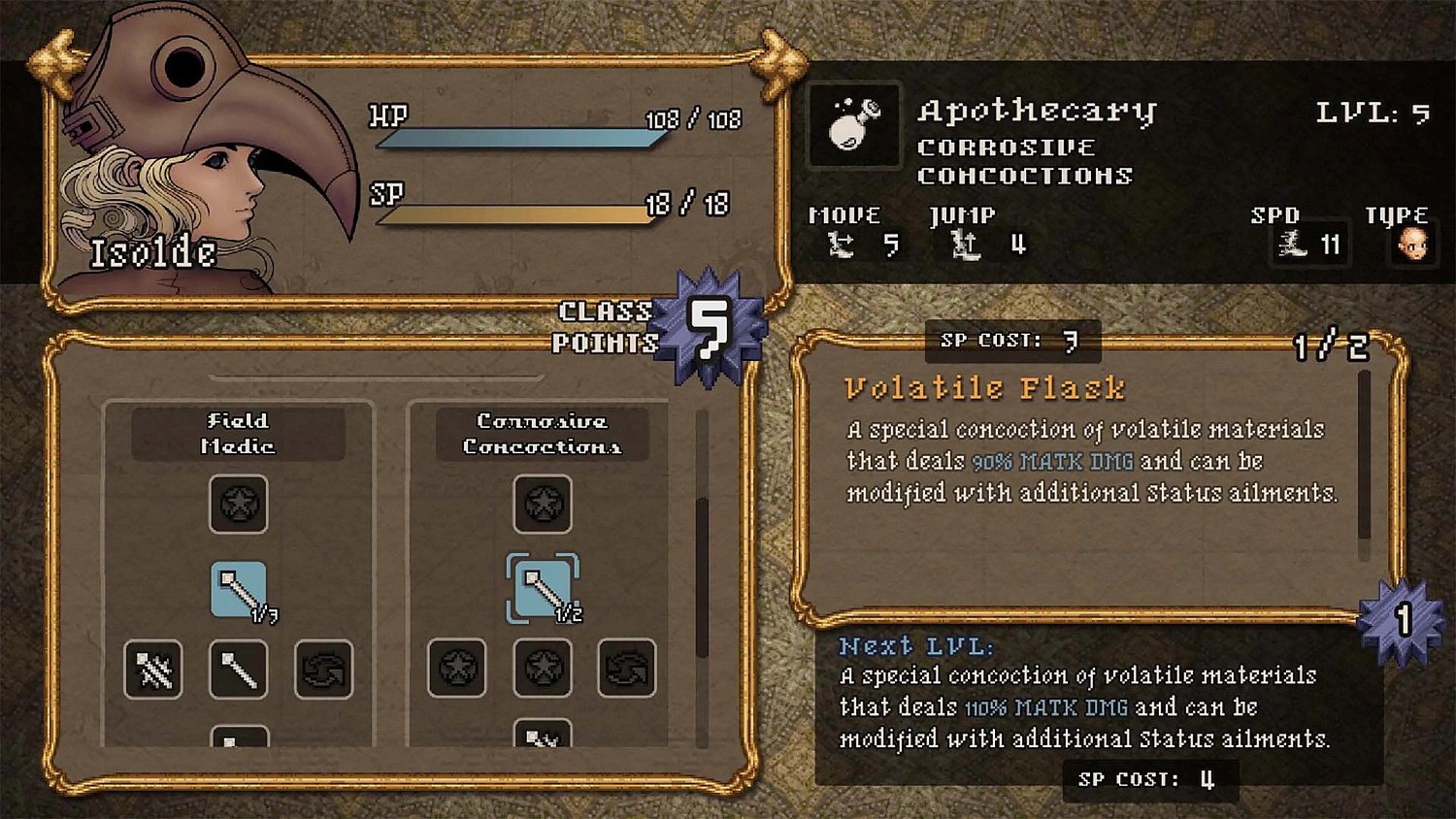1456x819 pixels.
Task: Select the locked star skill above Volatile Flask
Action: click(543, 506)
